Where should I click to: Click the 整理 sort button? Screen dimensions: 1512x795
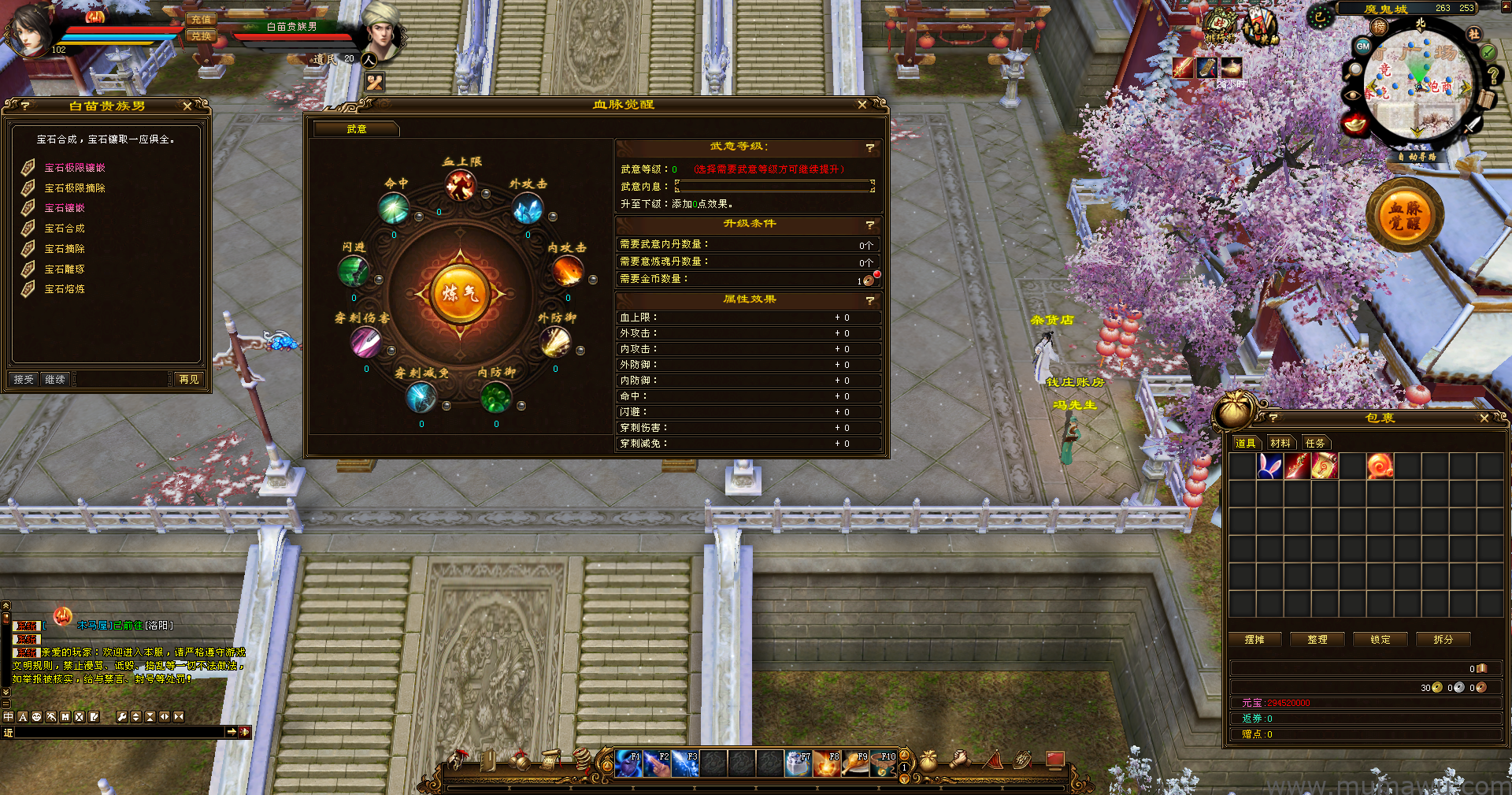(x=1317, y=640)
